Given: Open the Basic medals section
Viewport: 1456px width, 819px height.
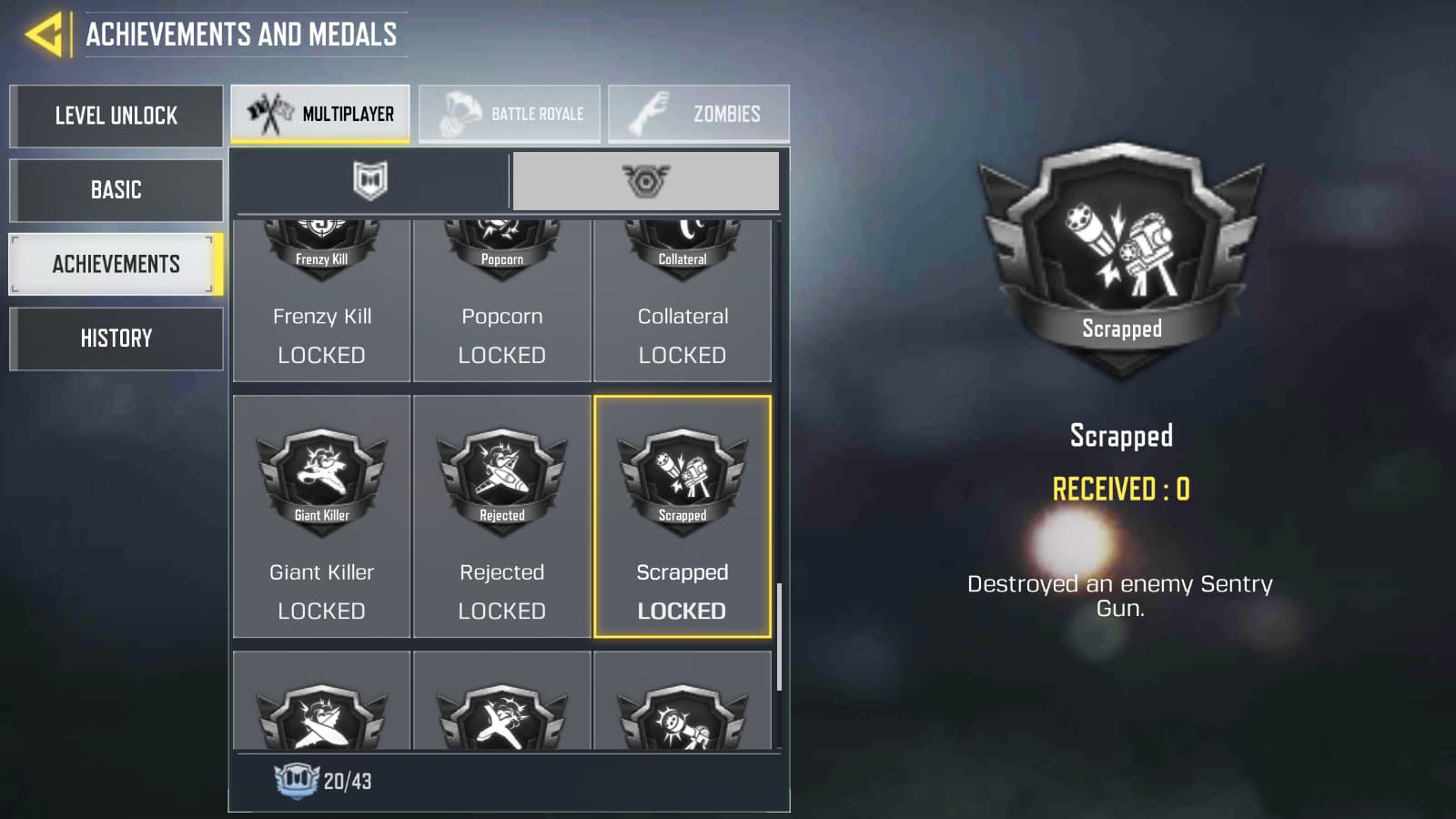Looking at the screenshot, I should point(116,190).
